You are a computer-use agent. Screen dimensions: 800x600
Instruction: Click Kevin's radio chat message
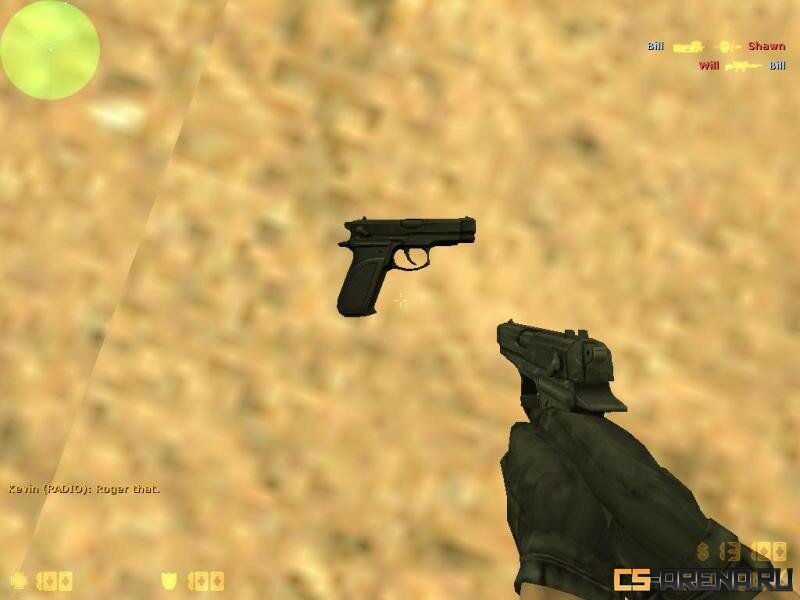tap(84, 489)
